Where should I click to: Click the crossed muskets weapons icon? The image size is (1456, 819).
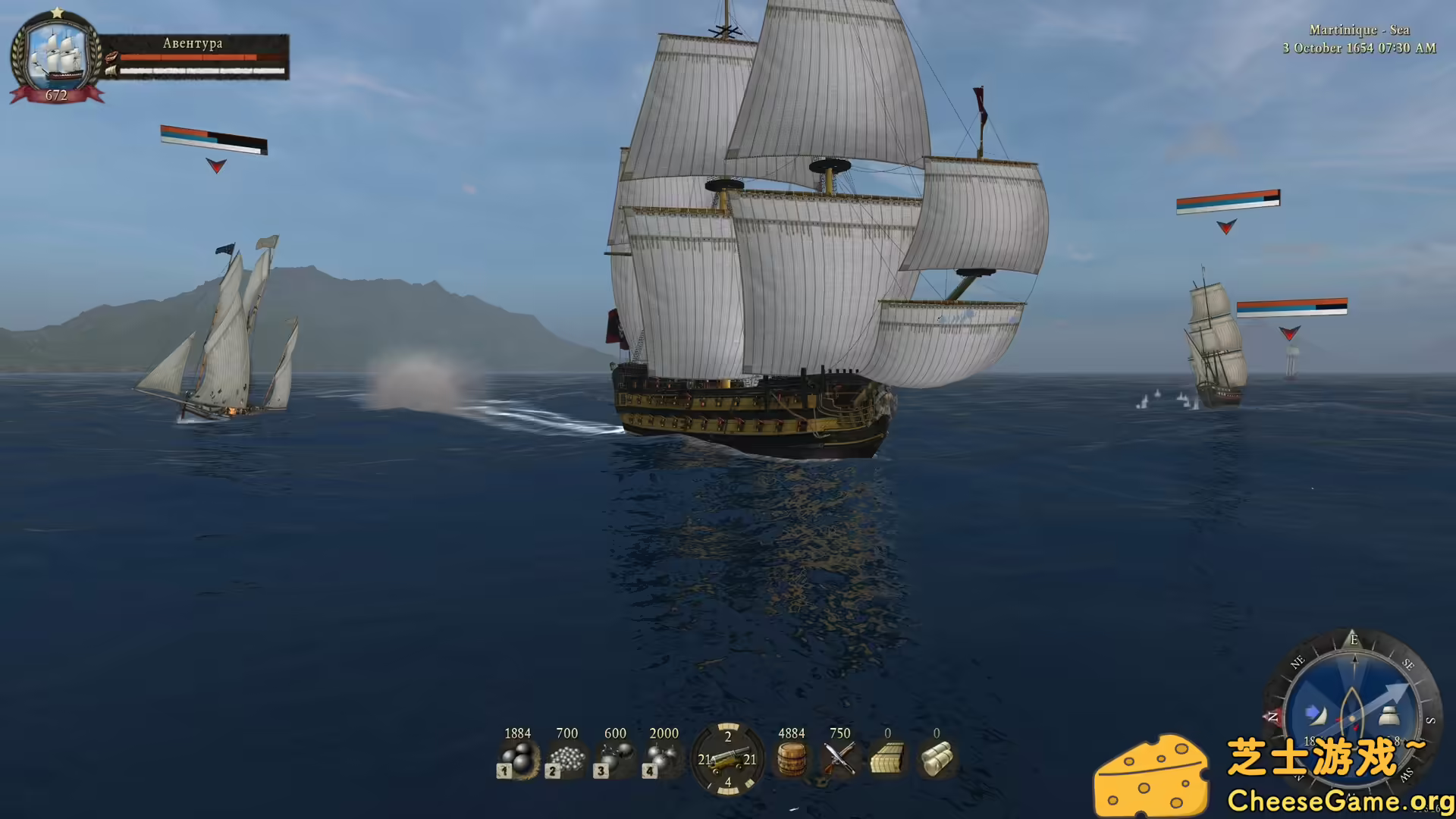click(839, 758)
